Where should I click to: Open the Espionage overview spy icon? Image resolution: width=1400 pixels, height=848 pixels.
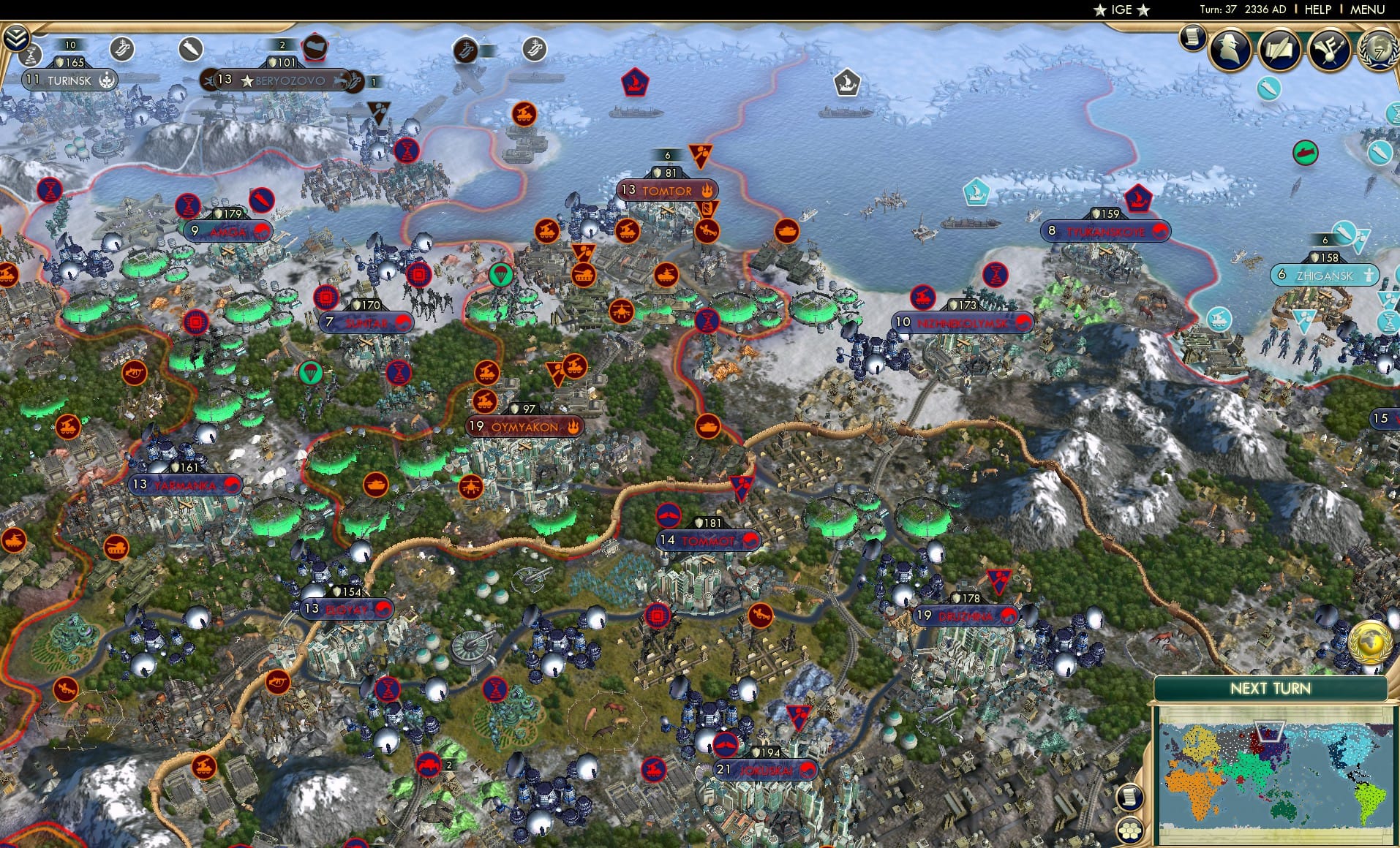[x=1232, y=51]
